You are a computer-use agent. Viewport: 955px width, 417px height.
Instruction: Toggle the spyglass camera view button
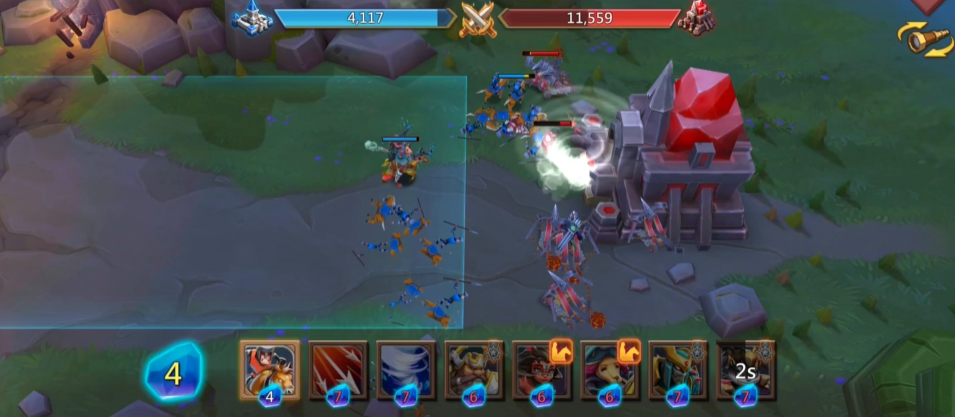923,39
